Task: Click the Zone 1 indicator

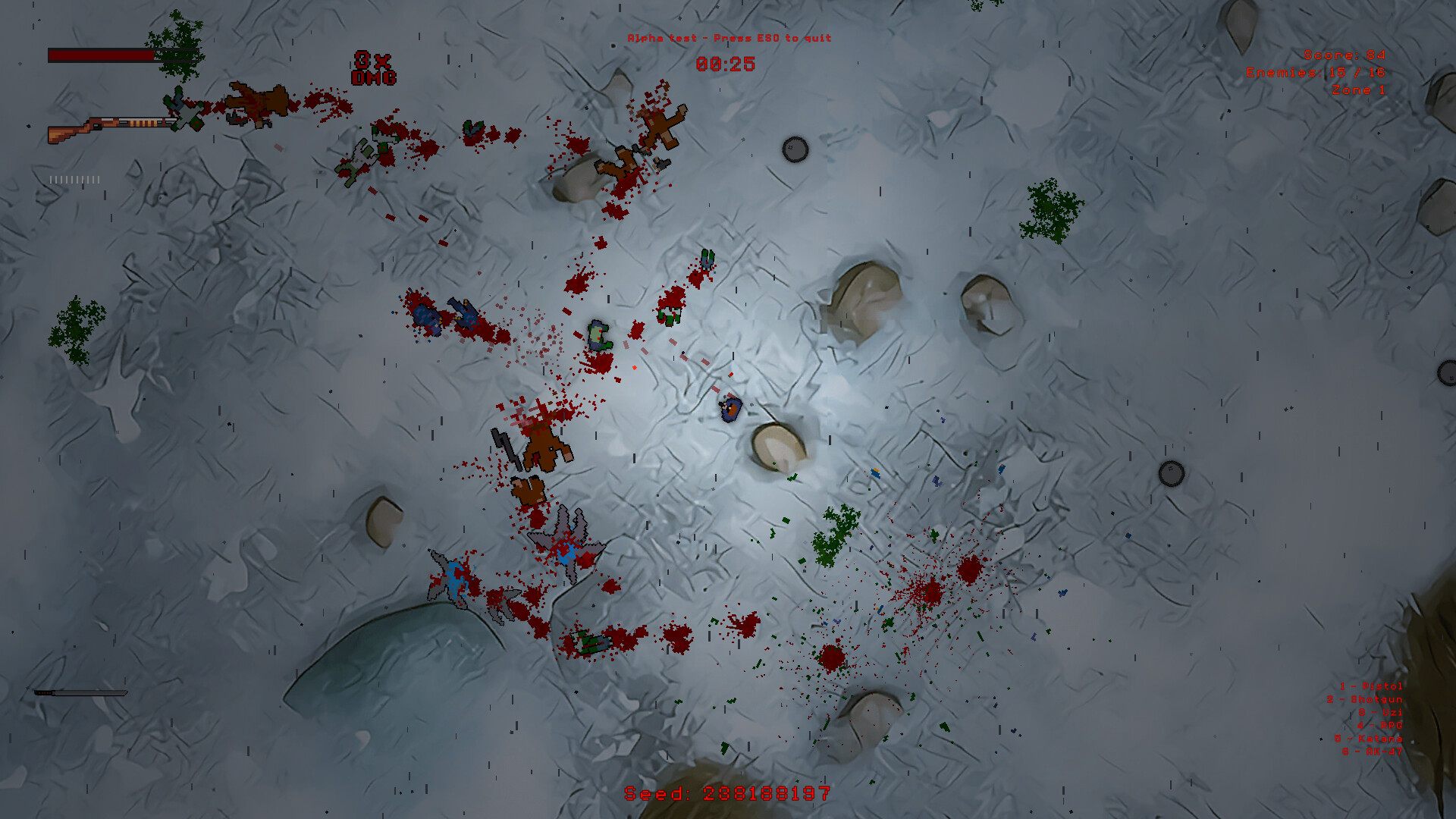Action: coord(1359,88)
